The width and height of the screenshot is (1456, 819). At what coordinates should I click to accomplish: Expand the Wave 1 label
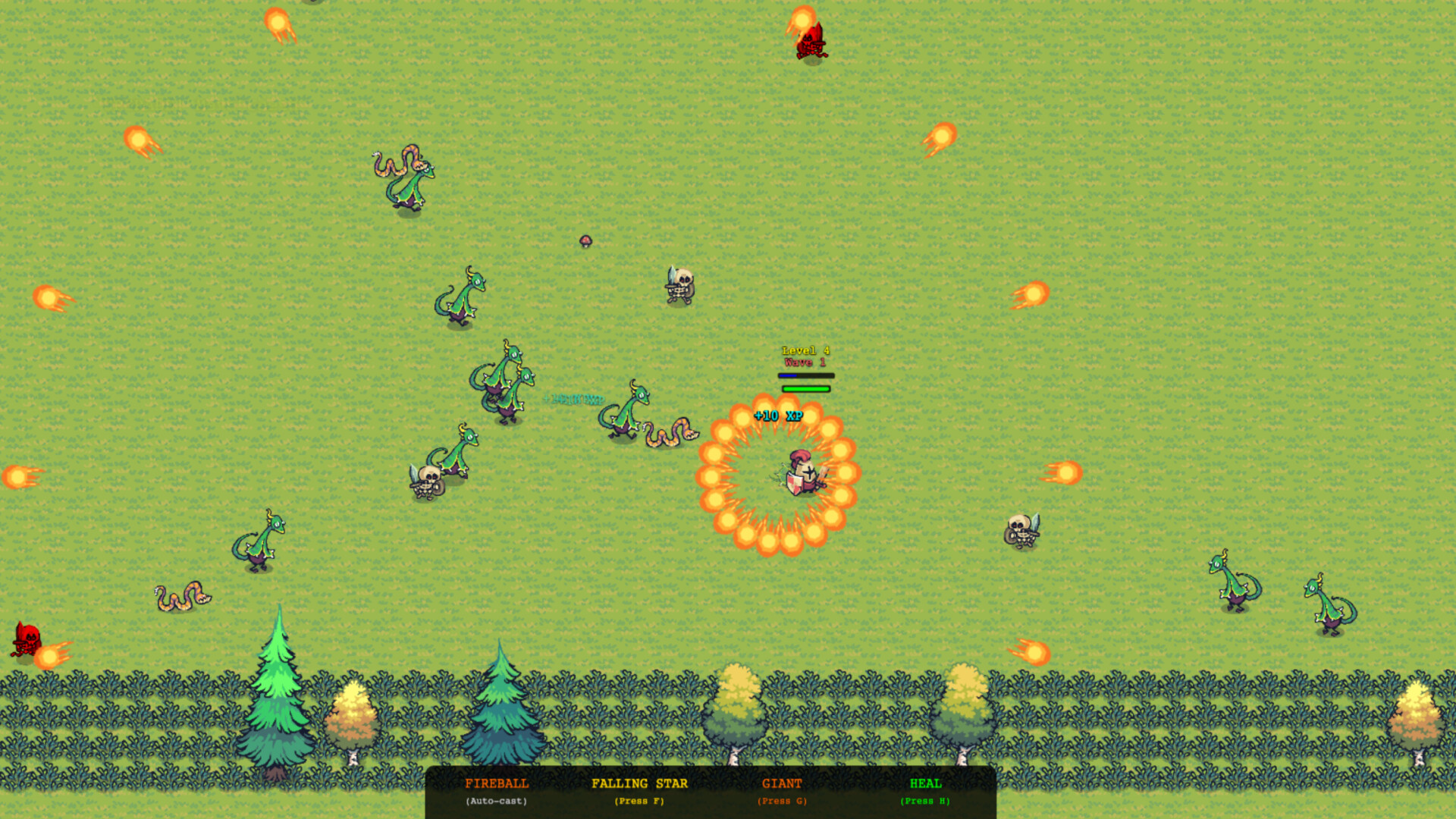[x=804, y=363]
